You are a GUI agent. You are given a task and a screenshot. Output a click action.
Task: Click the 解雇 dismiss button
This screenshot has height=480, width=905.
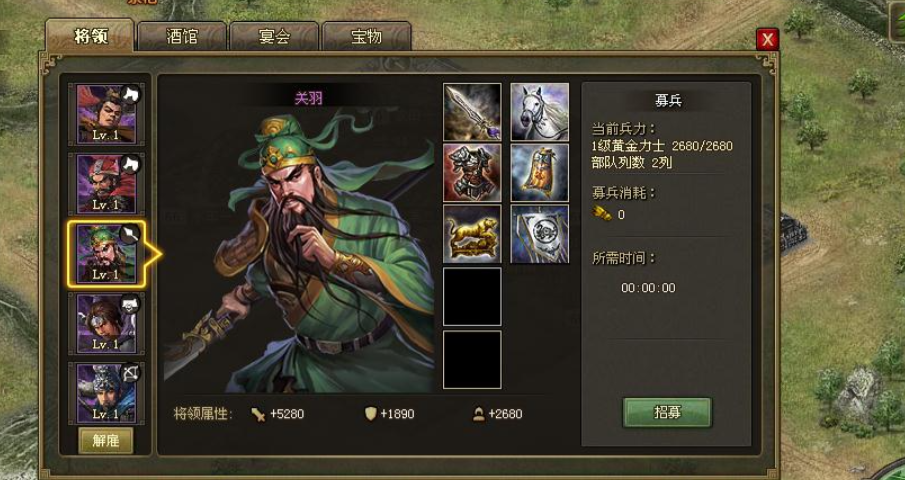pyautogui.click(x=106, y=441)
